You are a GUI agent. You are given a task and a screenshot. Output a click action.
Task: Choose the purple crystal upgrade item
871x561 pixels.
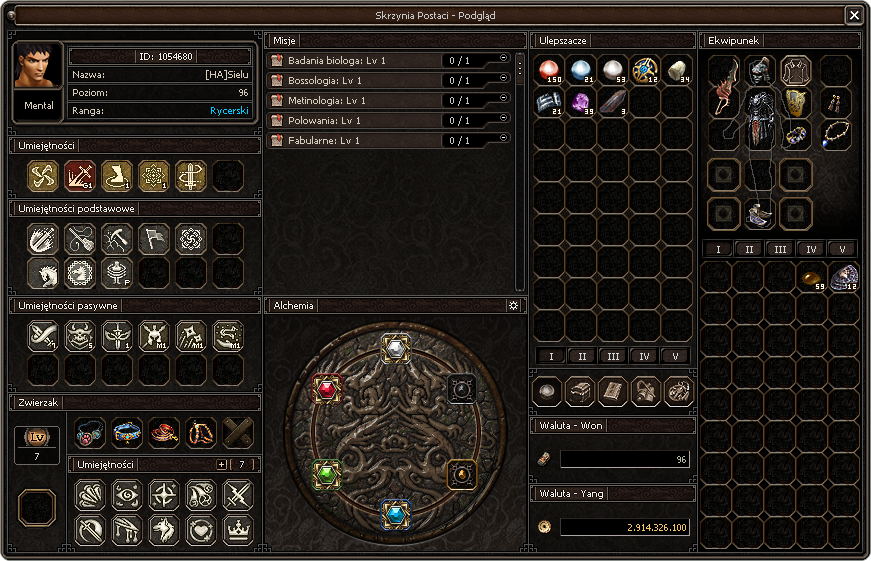click(580, 103)
